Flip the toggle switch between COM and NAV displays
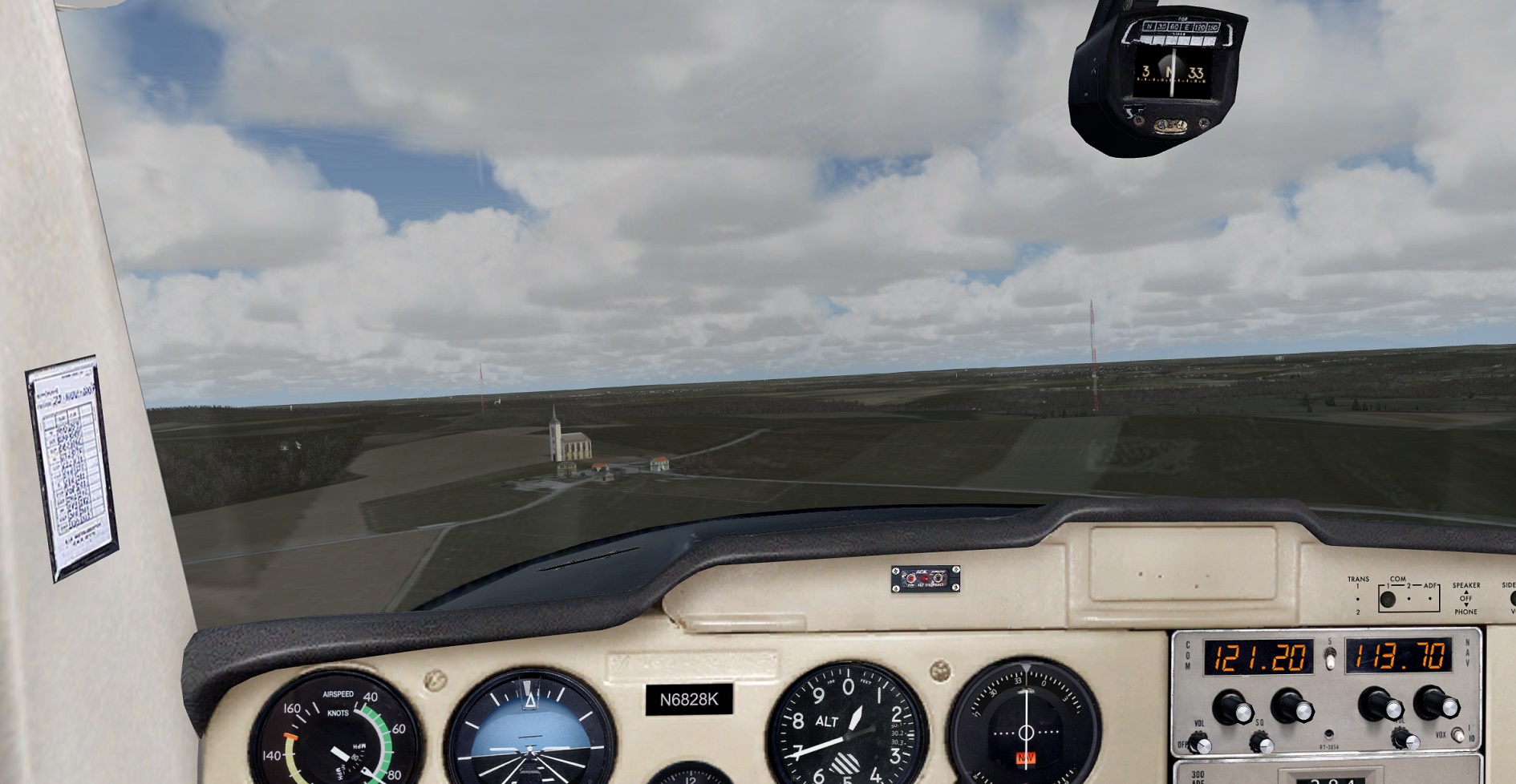 pyautogui.click(x=1329, y=659)
